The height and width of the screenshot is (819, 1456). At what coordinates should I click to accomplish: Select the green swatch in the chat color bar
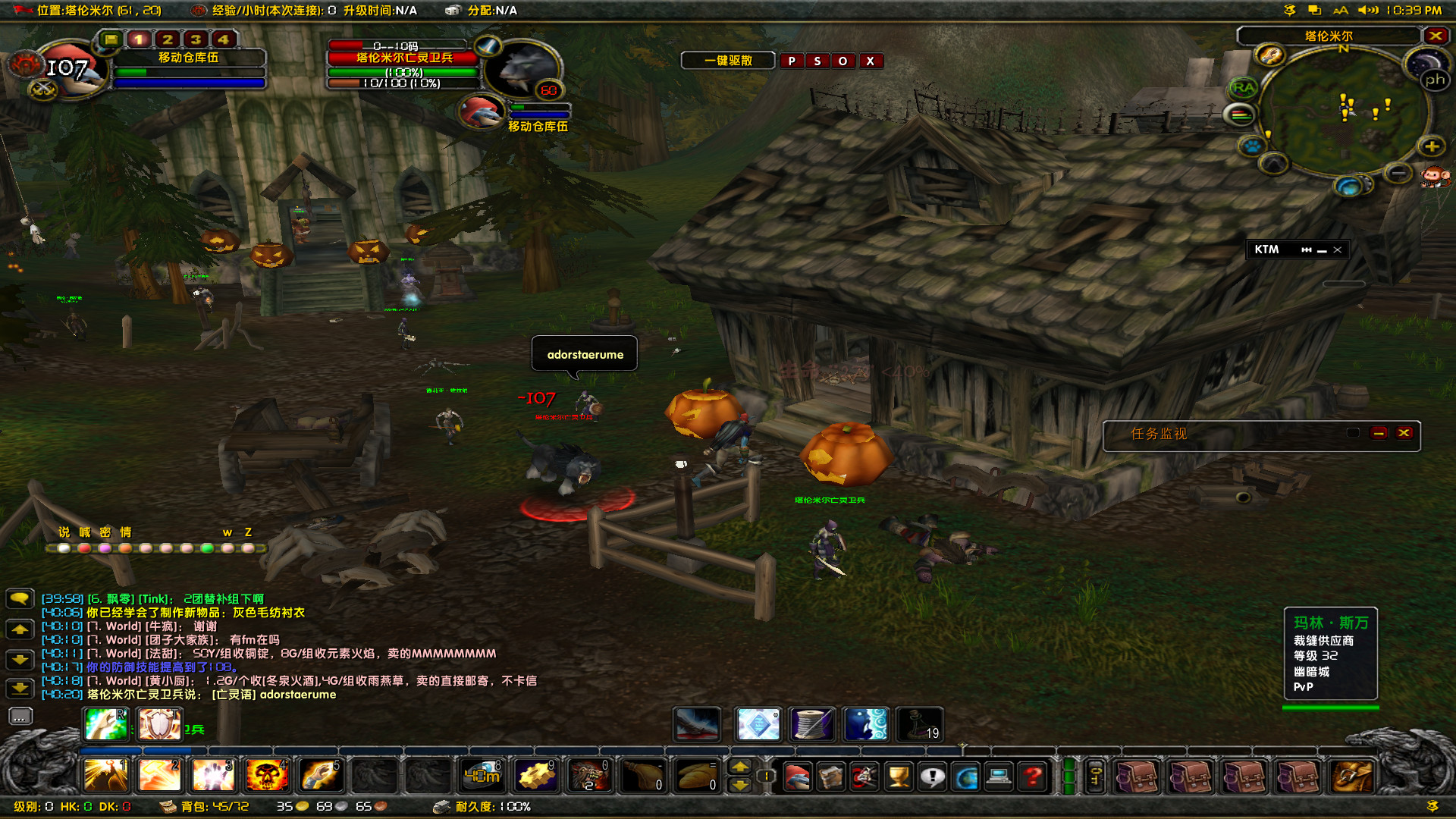(x=209, y=548)
